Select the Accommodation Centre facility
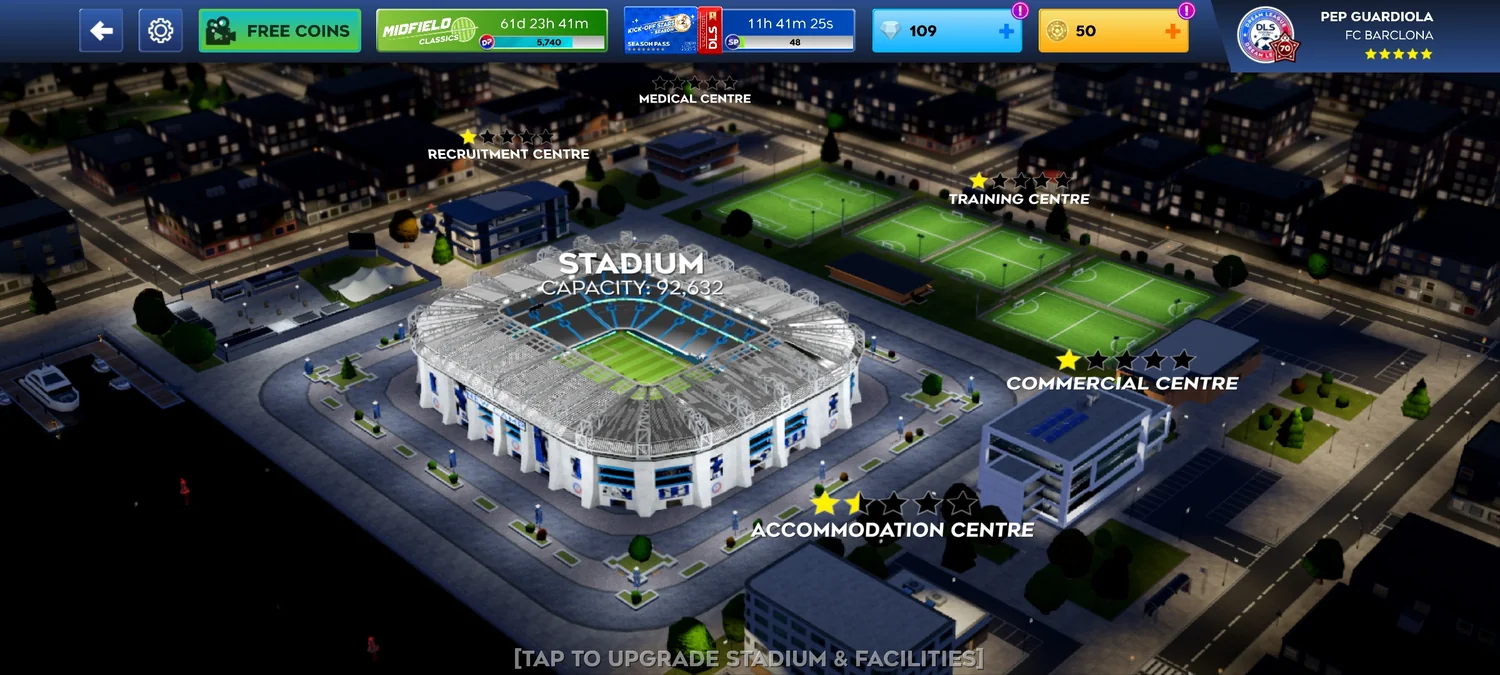The image size is (1500, 675). coord(892,528)
